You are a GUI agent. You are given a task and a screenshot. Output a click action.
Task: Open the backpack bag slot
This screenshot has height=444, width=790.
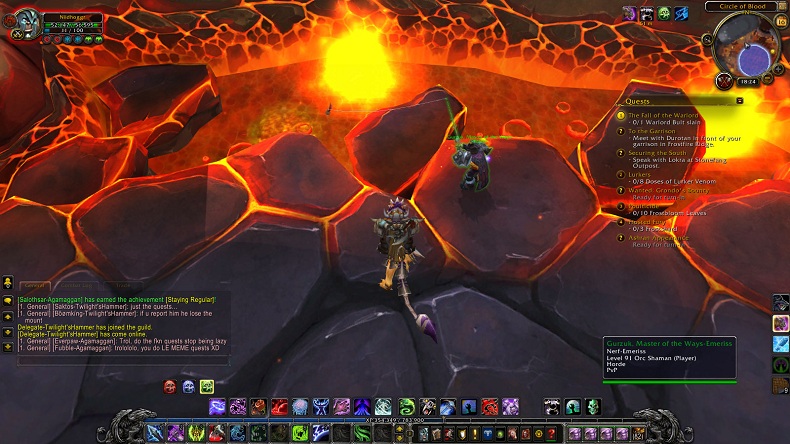tap(636, 434)
